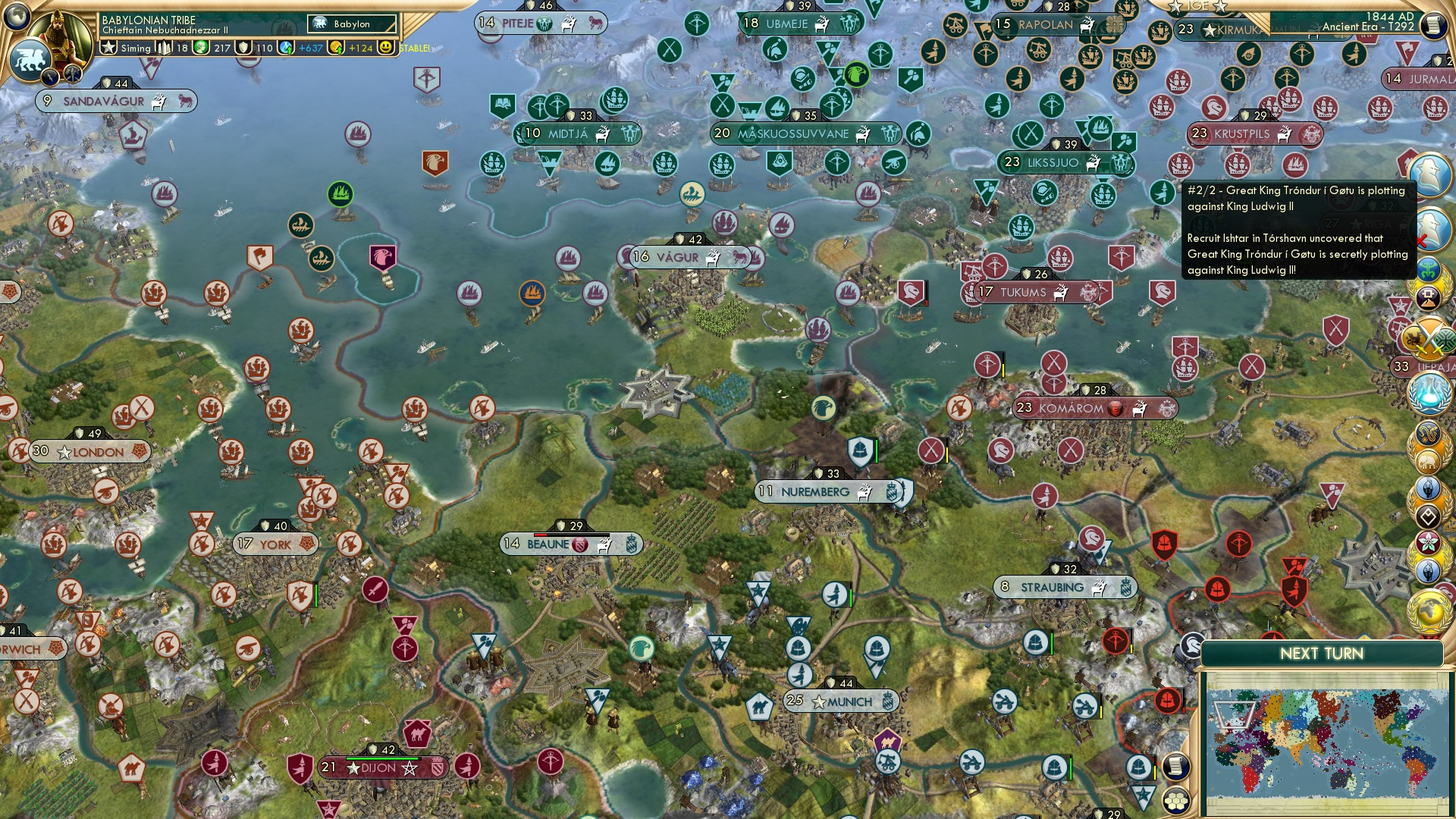Open the notification log scroll icon near the minimap
Viewport: 1456px width, 819px height.
(x=1176, y=767)
